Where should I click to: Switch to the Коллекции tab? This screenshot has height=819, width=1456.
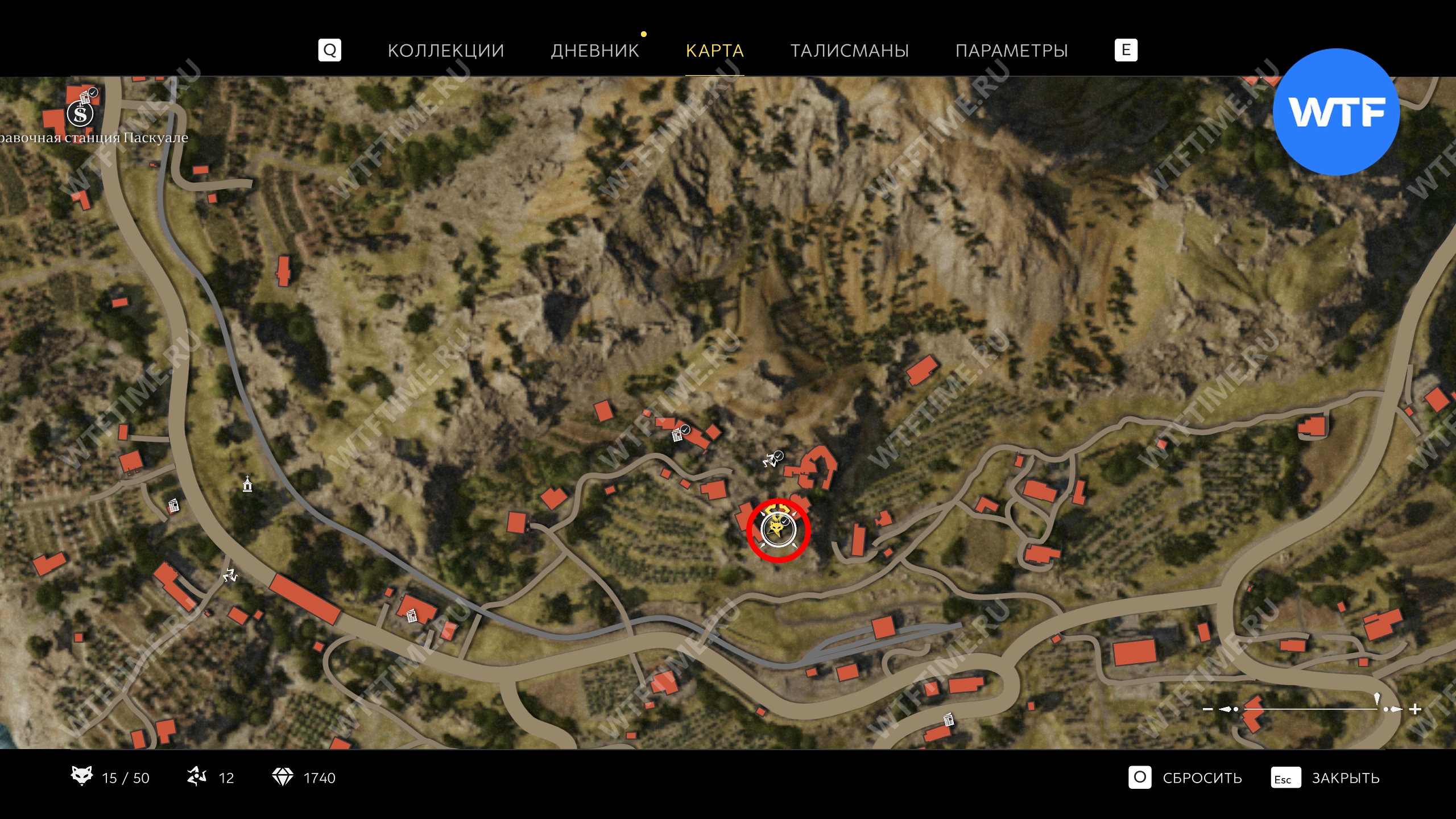click(x=446, y=51)
